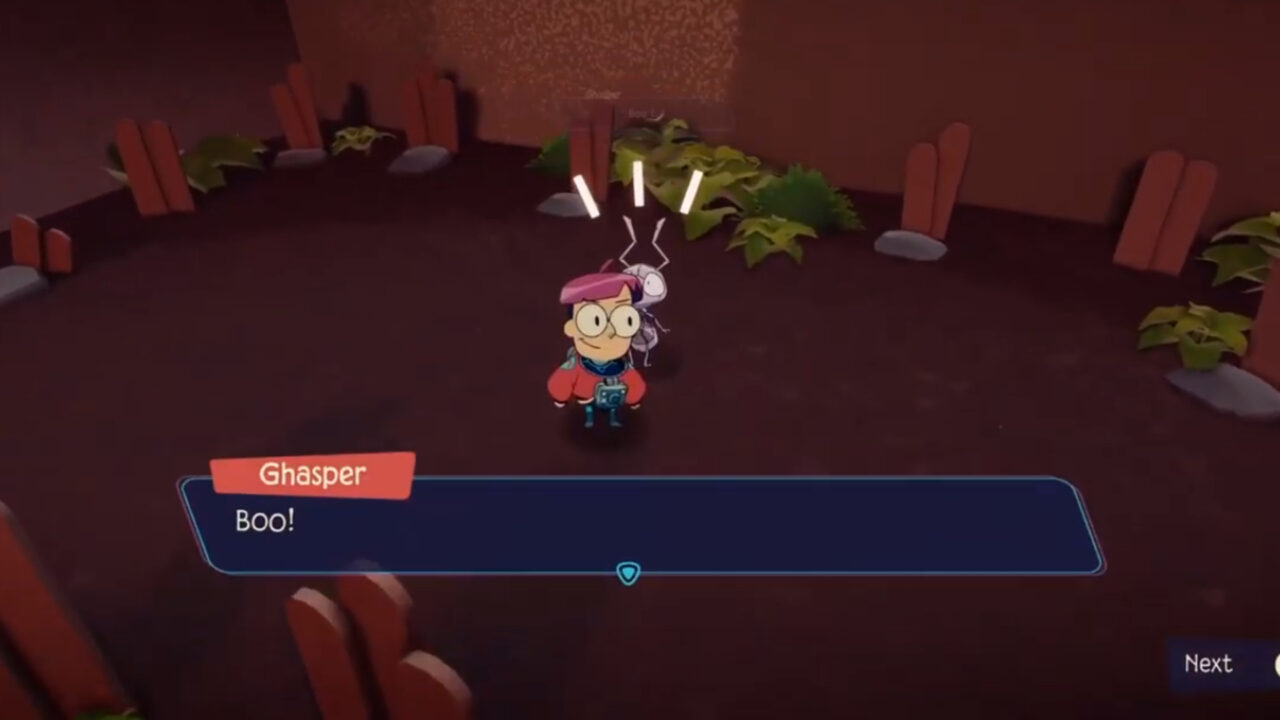Click the dialogue advance arrow to toggle auto-play
1280x720 pixels.
[x=629, y=572]
